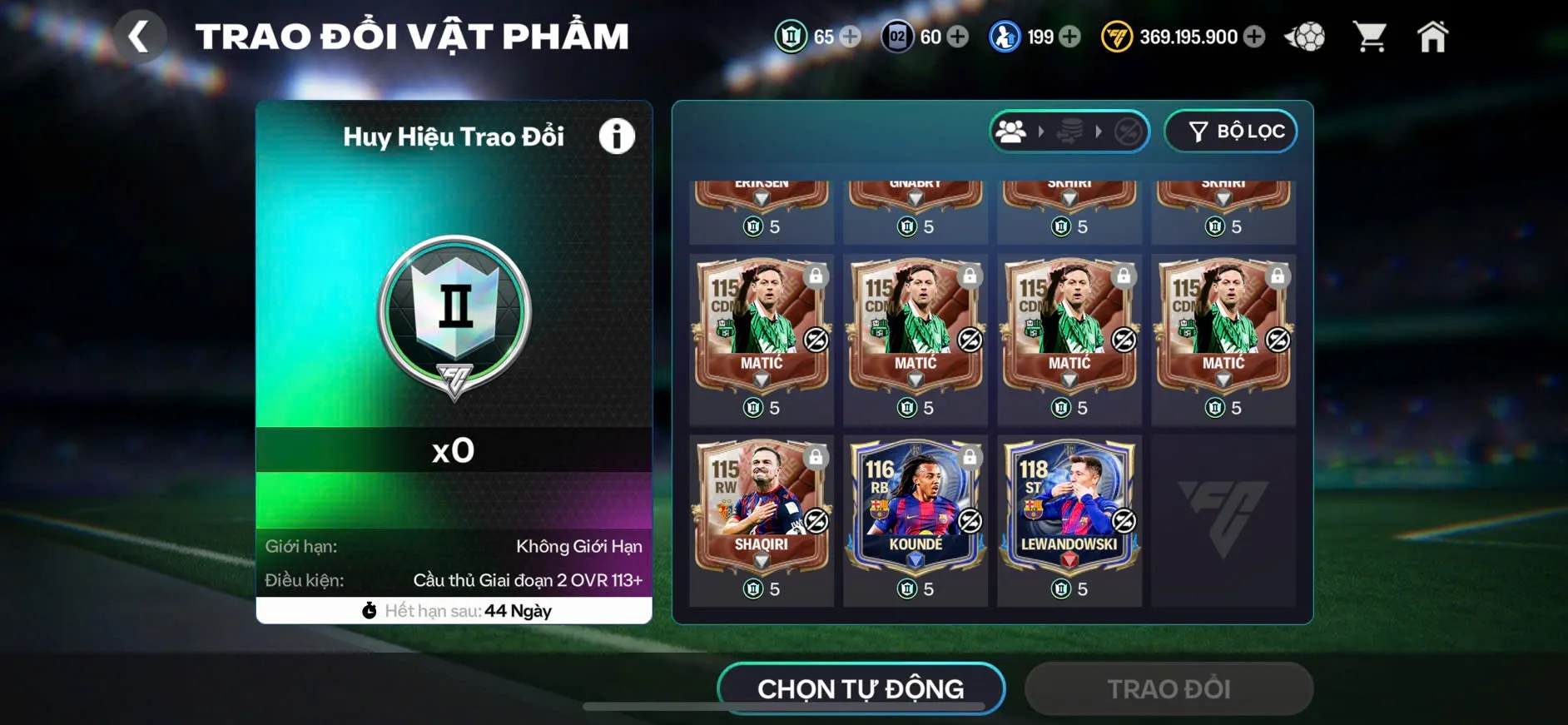Expand the rank arrow under Lewandowski
This screenshot has width=1568, height=725.
click(1069, 561)
